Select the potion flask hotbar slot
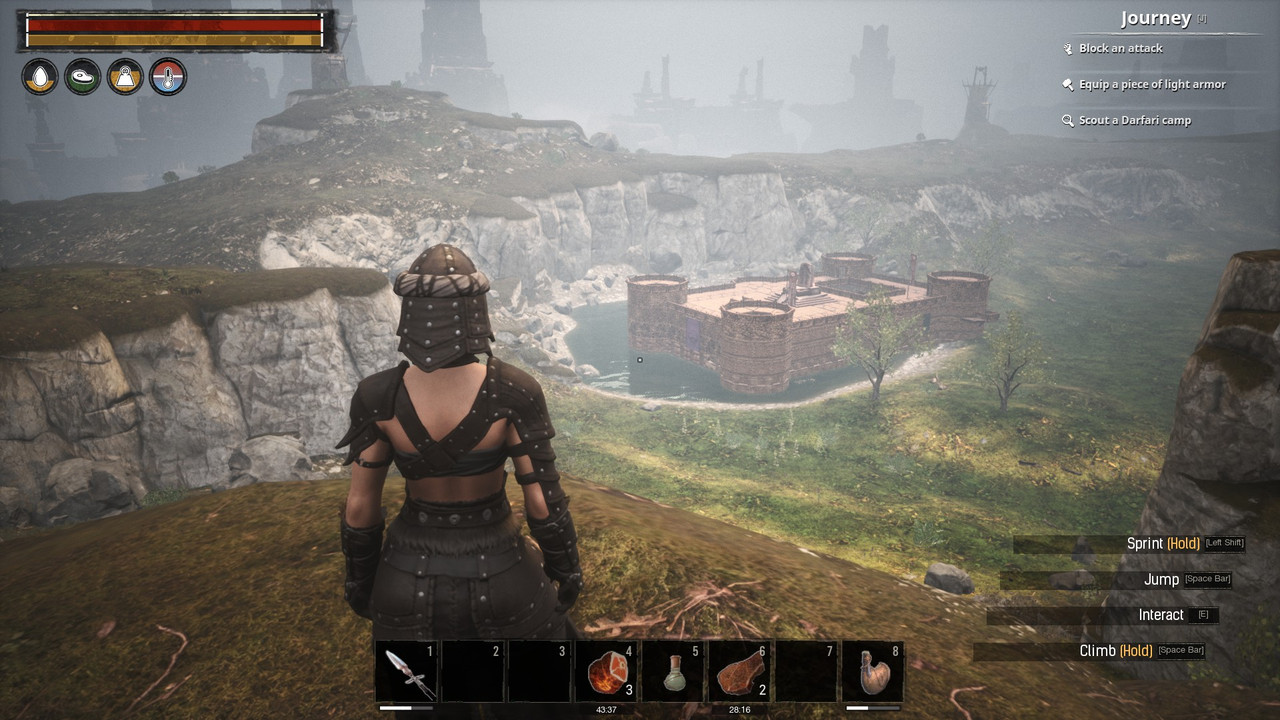Image resolution: width=1280 pixels, height=720 pixels. tap(673, 671)
